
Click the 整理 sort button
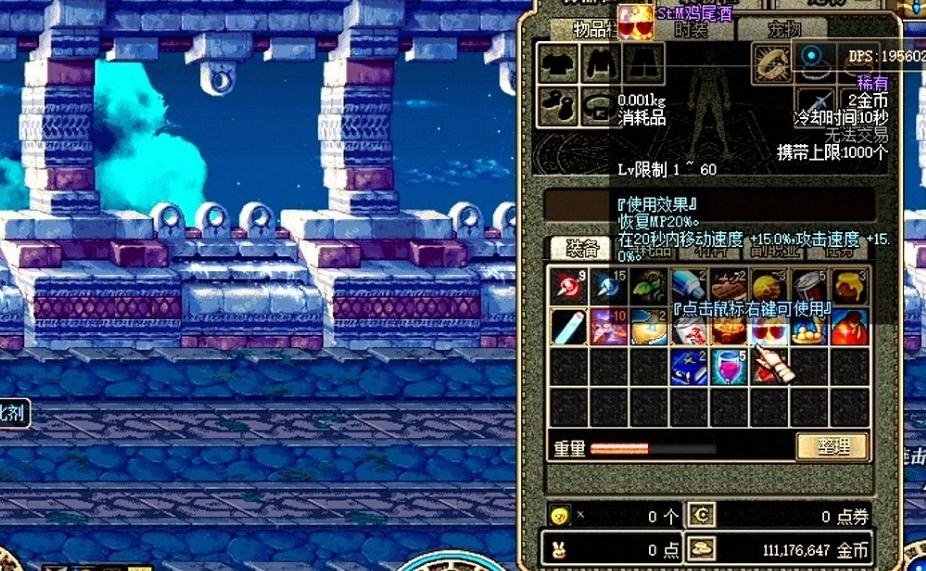click(832, 446)
